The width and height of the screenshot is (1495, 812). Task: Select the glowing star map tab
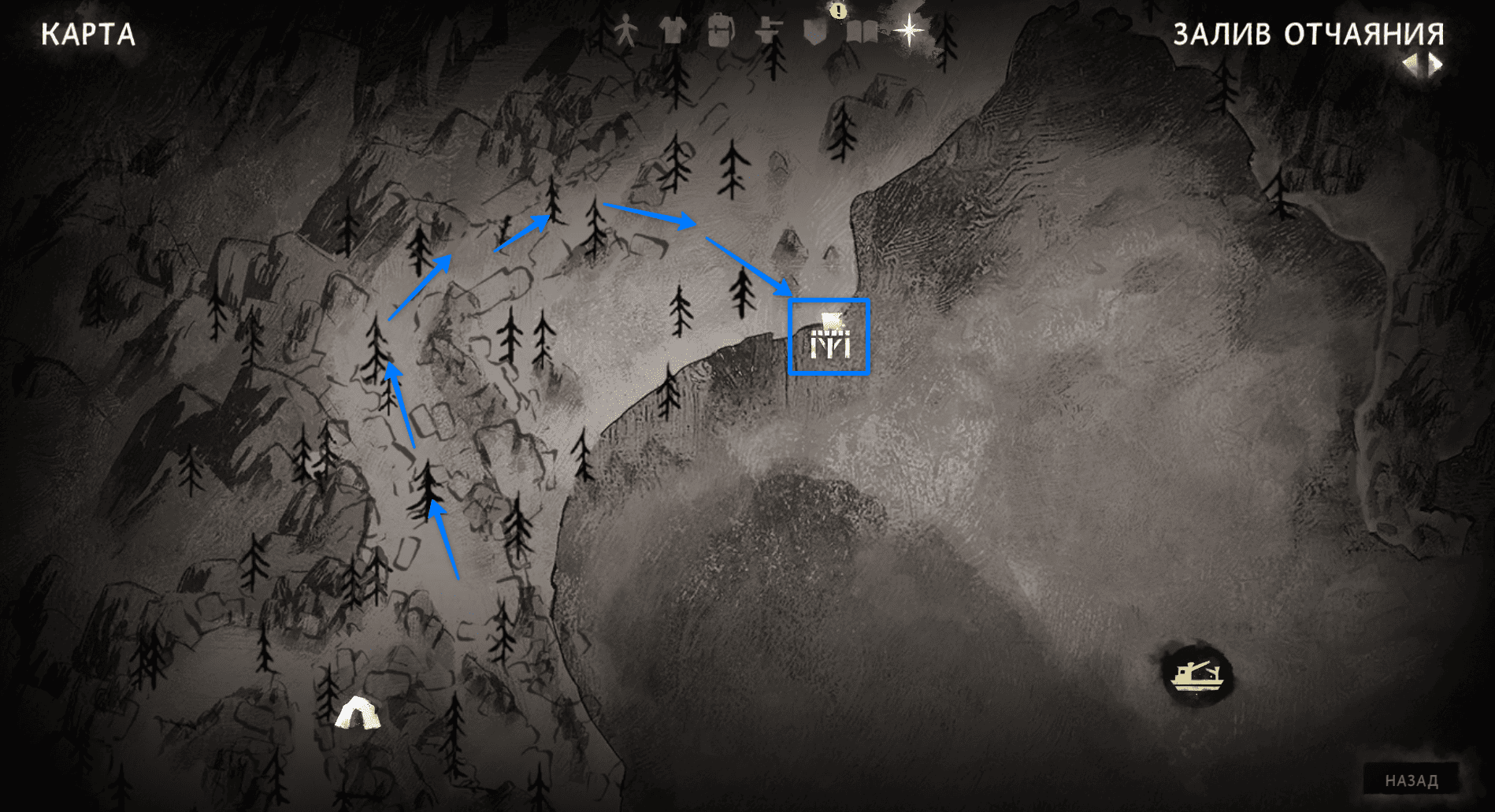[x=909, y=32]
